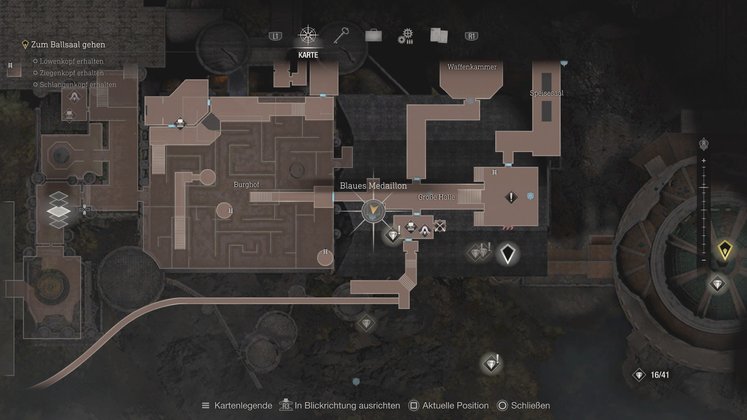The image size is (747, 420).
Task: Click the crossed-guns shooting range marker
Action: 440,227
